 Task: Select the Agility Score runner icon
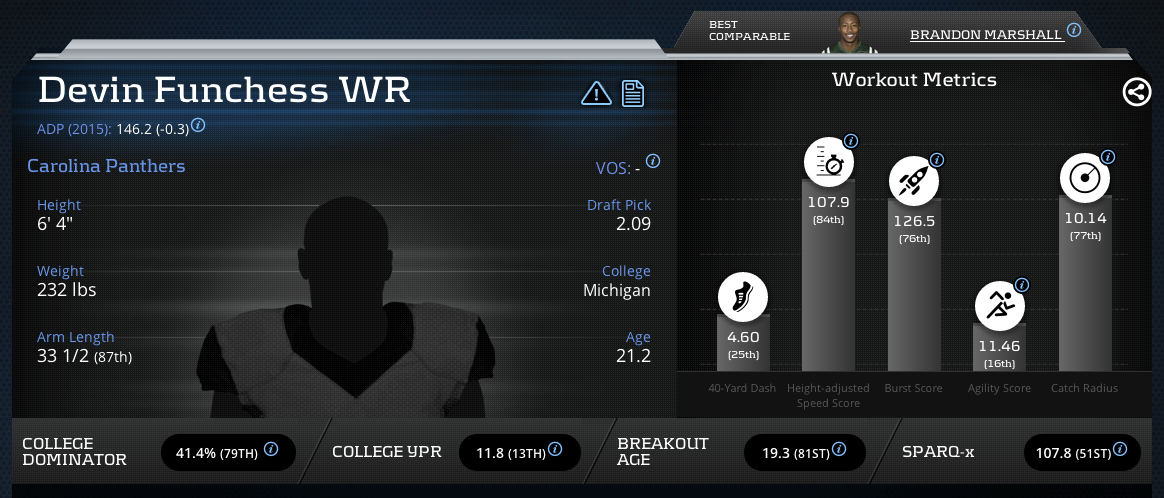[x=999, y=306]
